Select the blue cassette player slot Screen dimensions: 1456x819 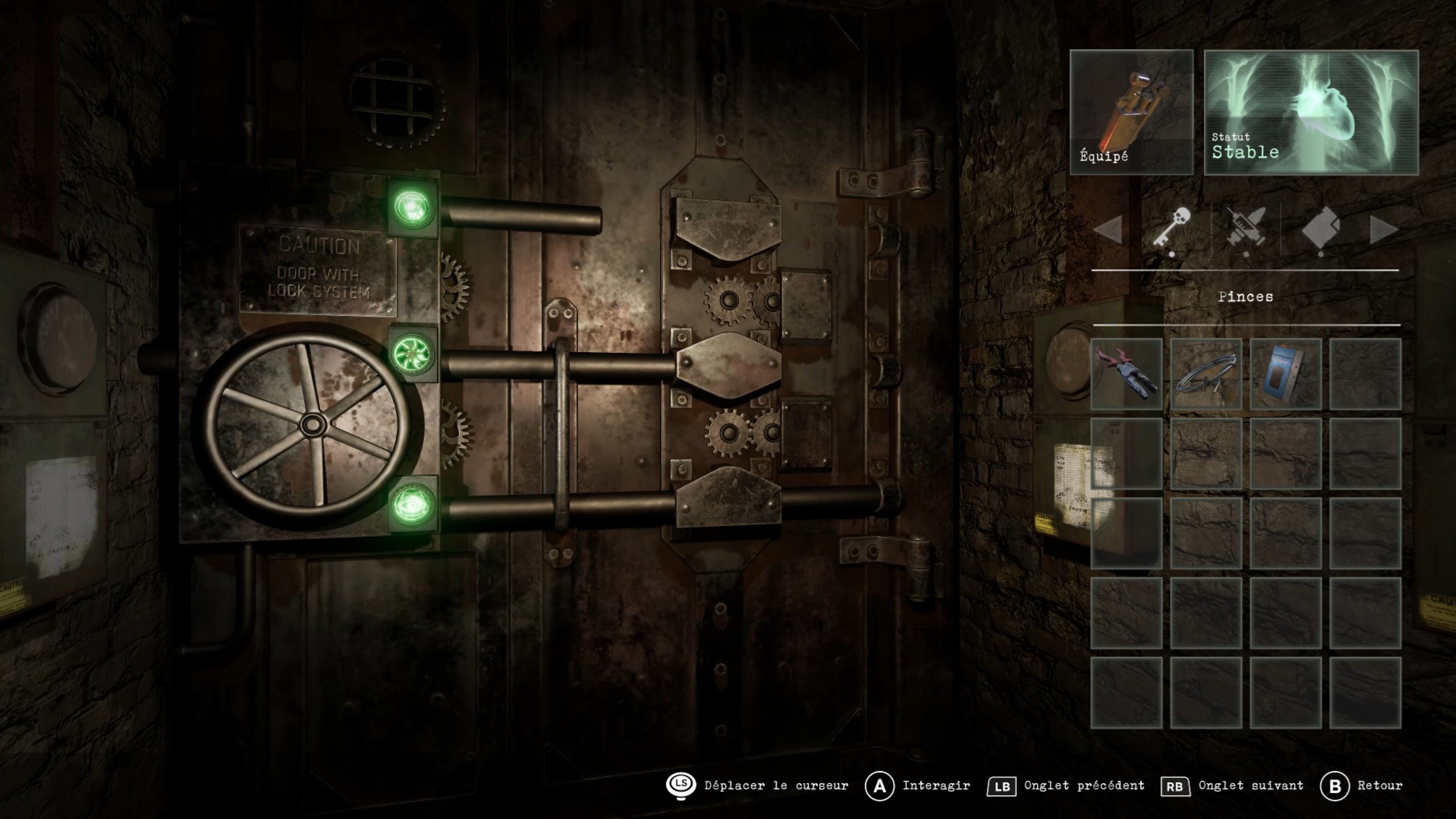(x=1285, y=374)
